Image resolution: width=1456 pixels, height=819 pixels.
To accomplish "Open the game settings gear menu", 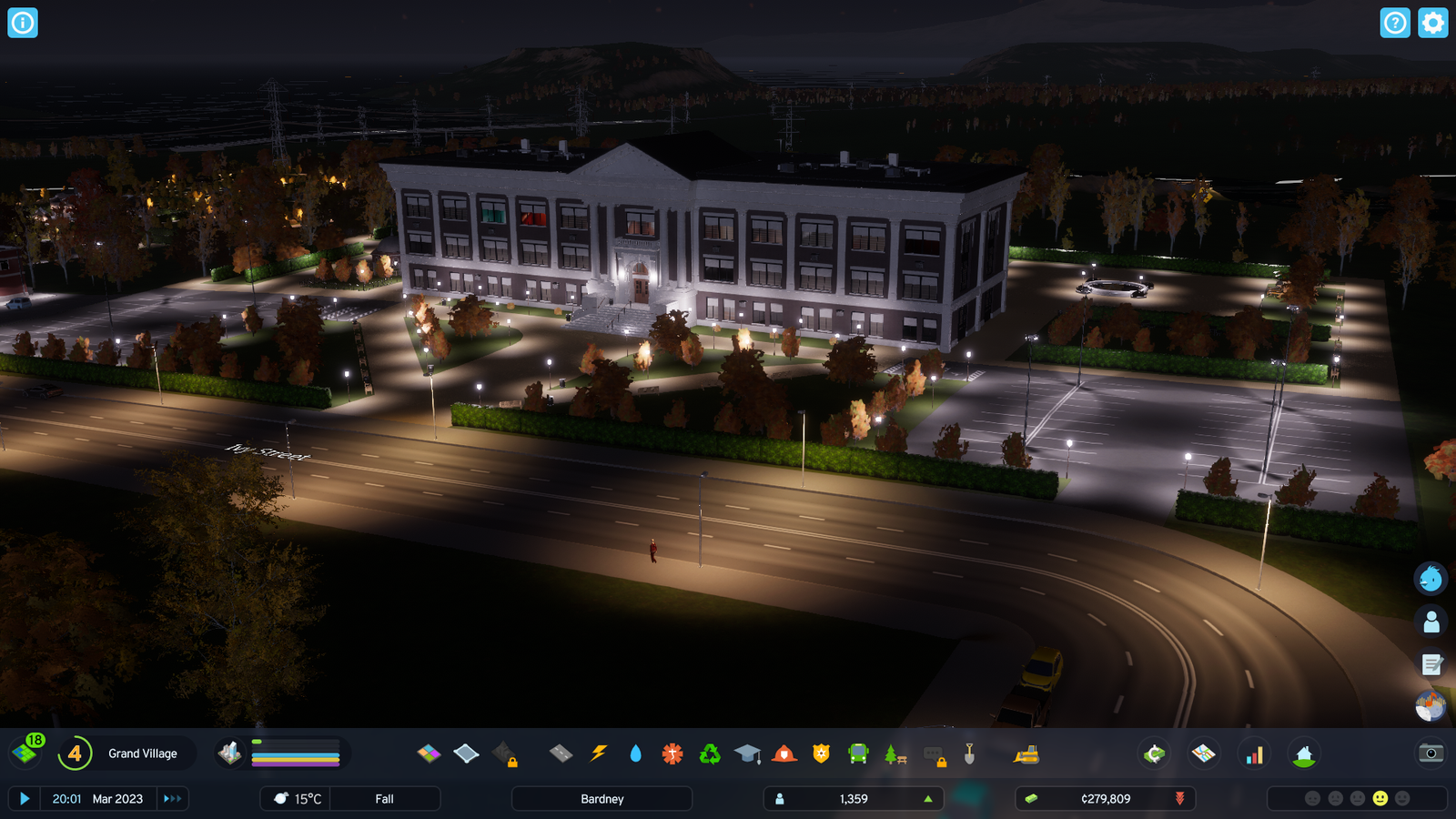I will point(1432,23).
